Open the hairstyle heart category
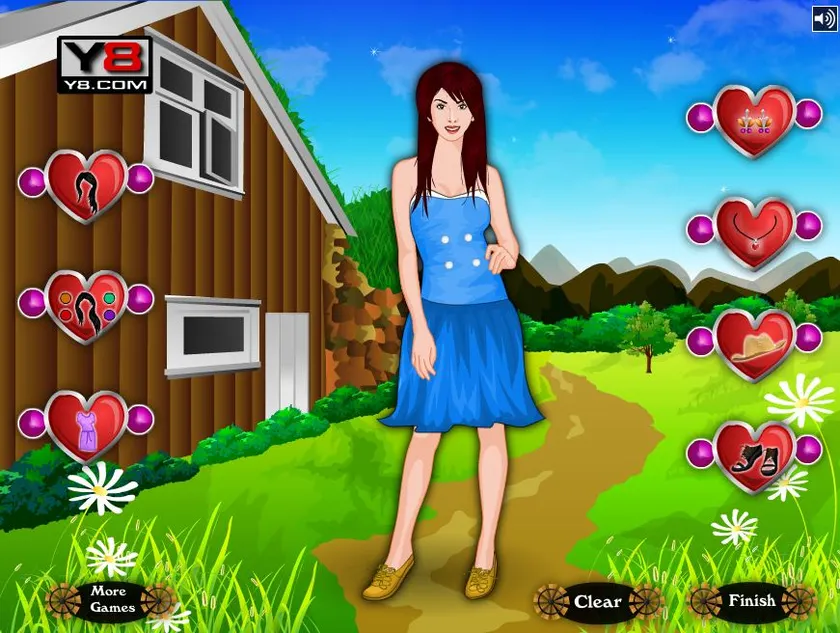The width and height of the screenshot is (840, 633). click(86, 186)
